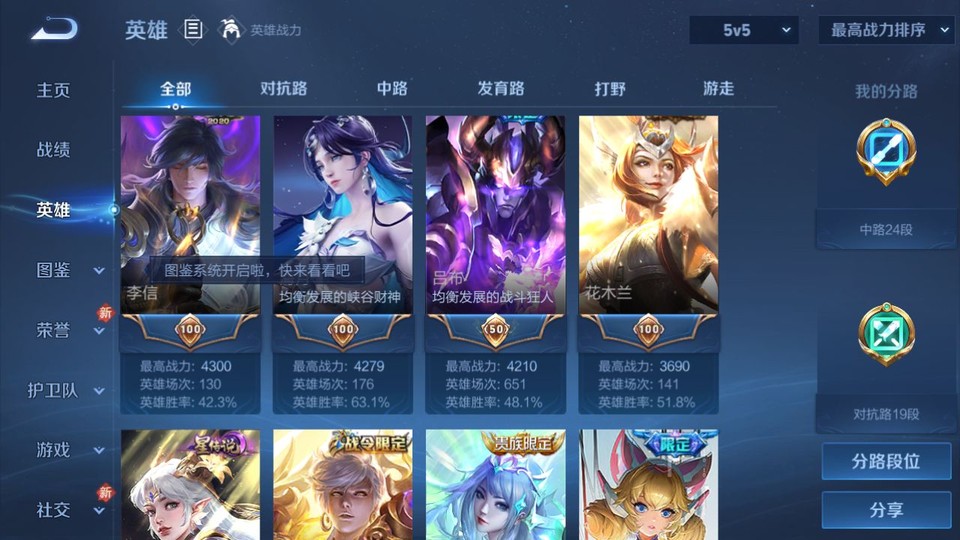Viewport: 960px width, 540px height.
Task: Click the 分享 share button
Action: point(886,510)
